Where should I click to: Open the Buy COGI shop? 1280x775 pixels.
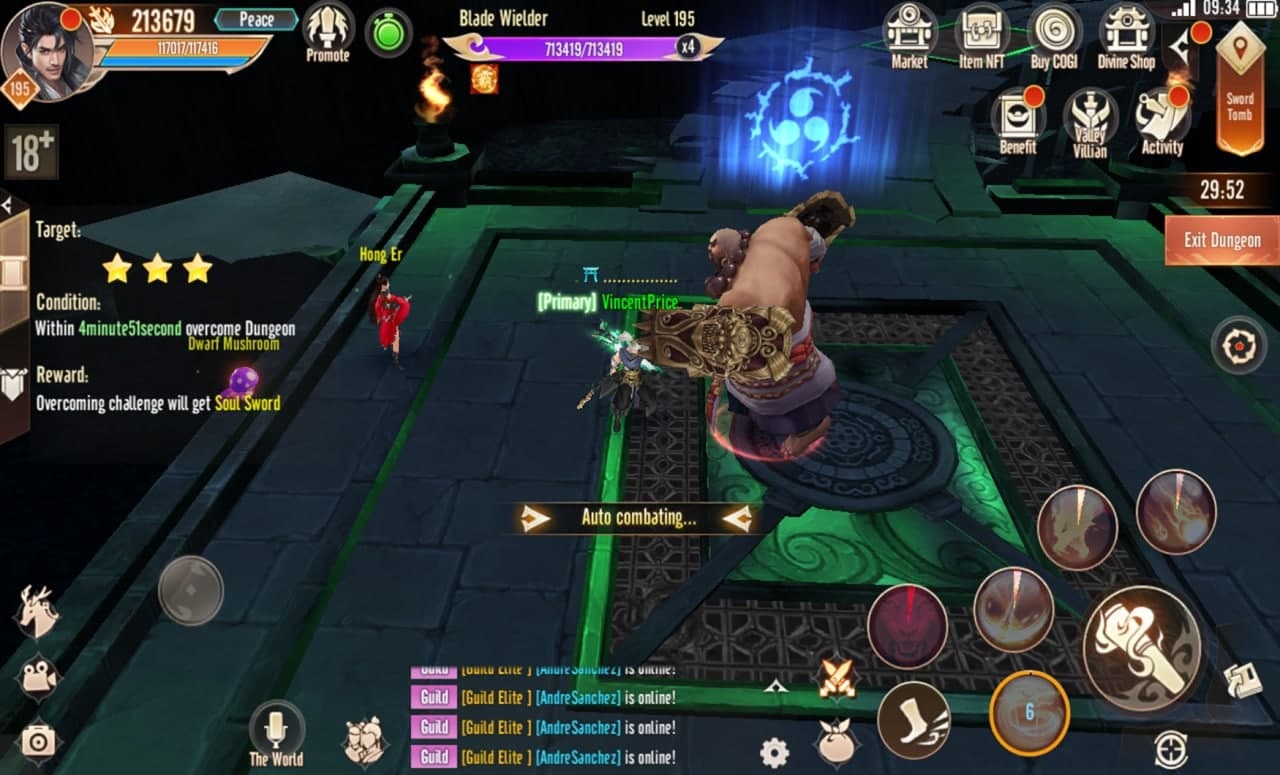click(1054, 34)
